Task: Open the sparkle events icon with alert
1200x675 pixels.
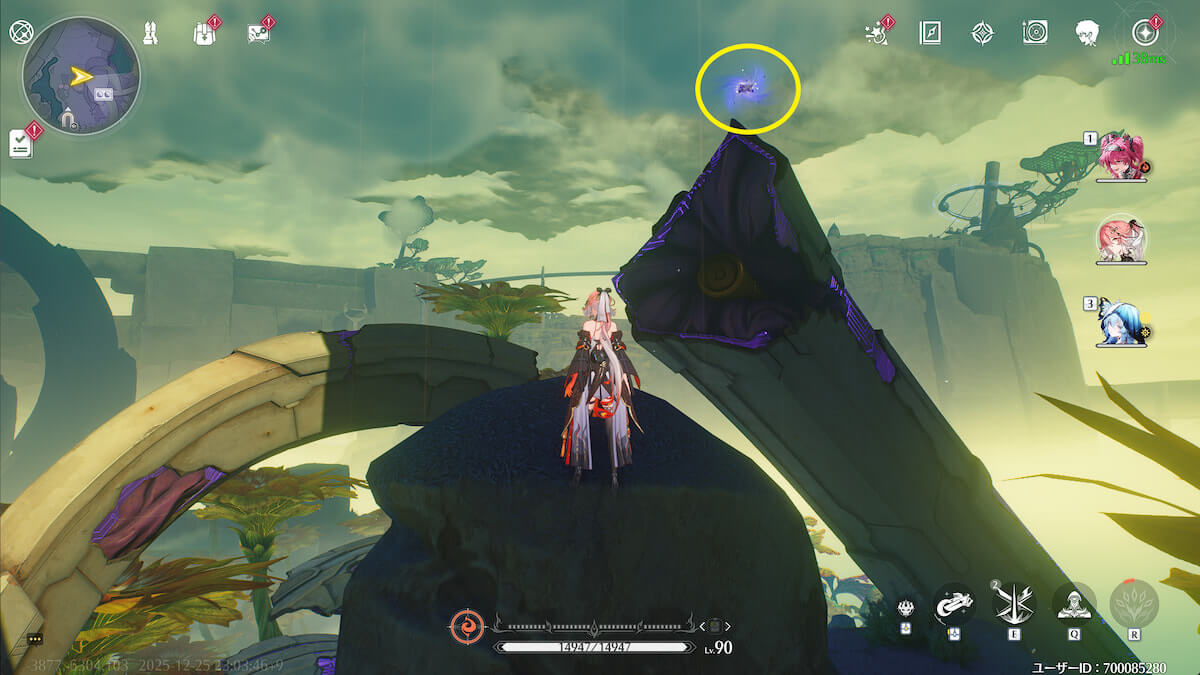Action: pos(878,32)
